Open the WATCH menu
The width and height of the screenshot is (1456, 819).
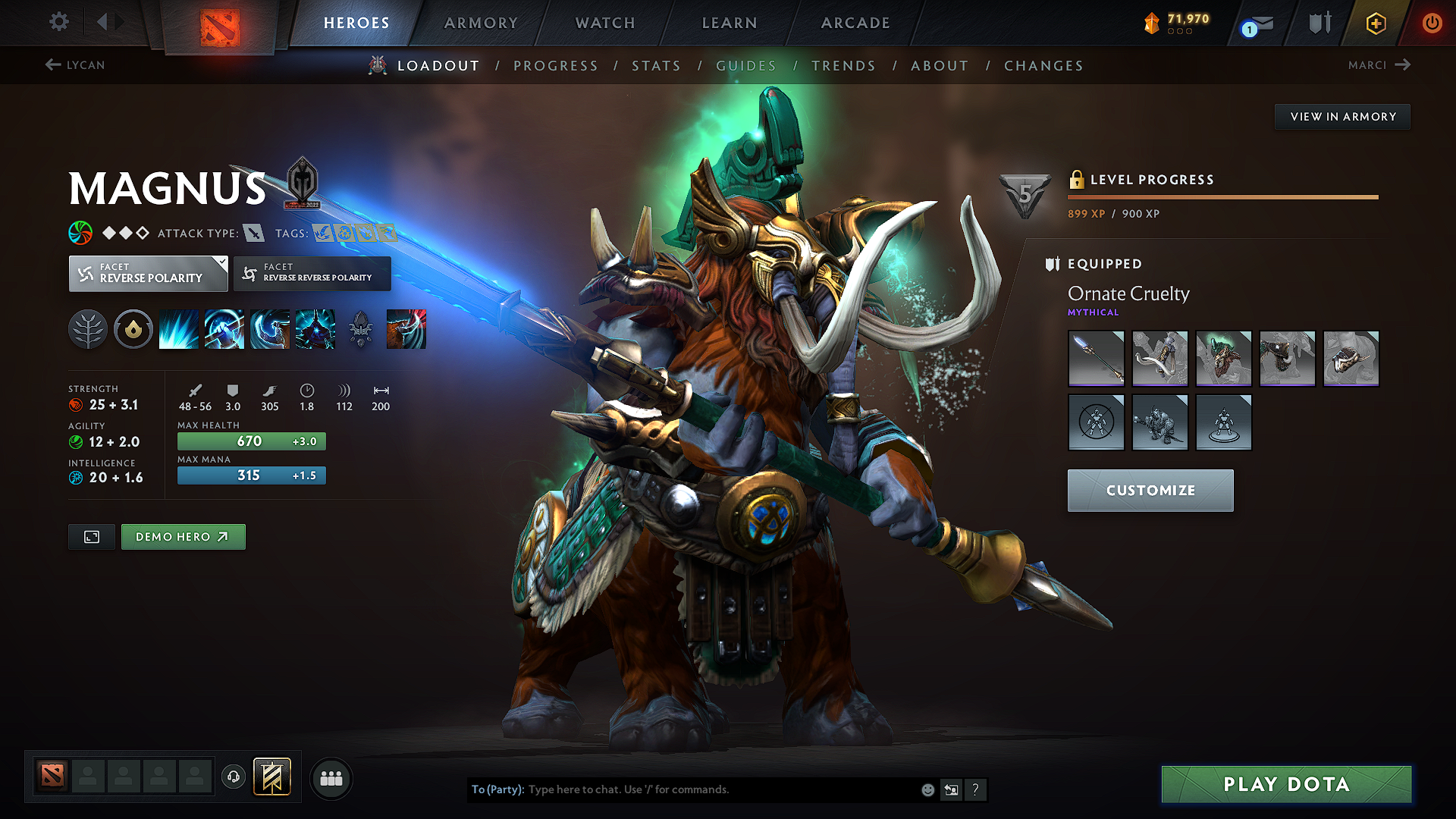pyautogui.click(x=604, y=23)
